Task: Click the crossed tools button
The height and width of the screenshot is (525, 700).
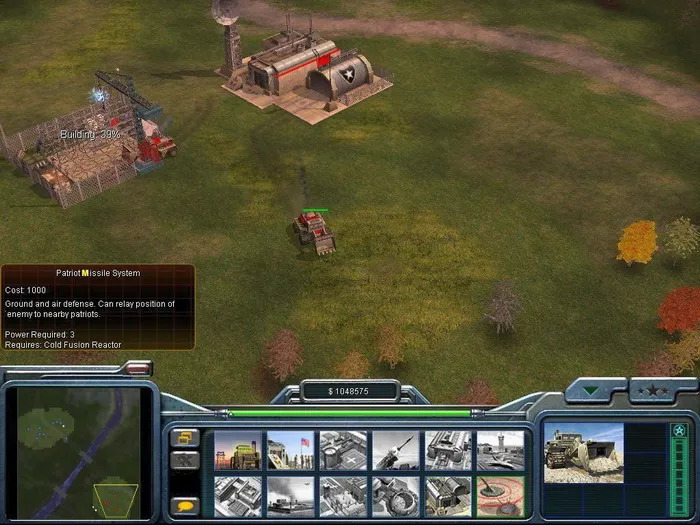Action: 183,461
